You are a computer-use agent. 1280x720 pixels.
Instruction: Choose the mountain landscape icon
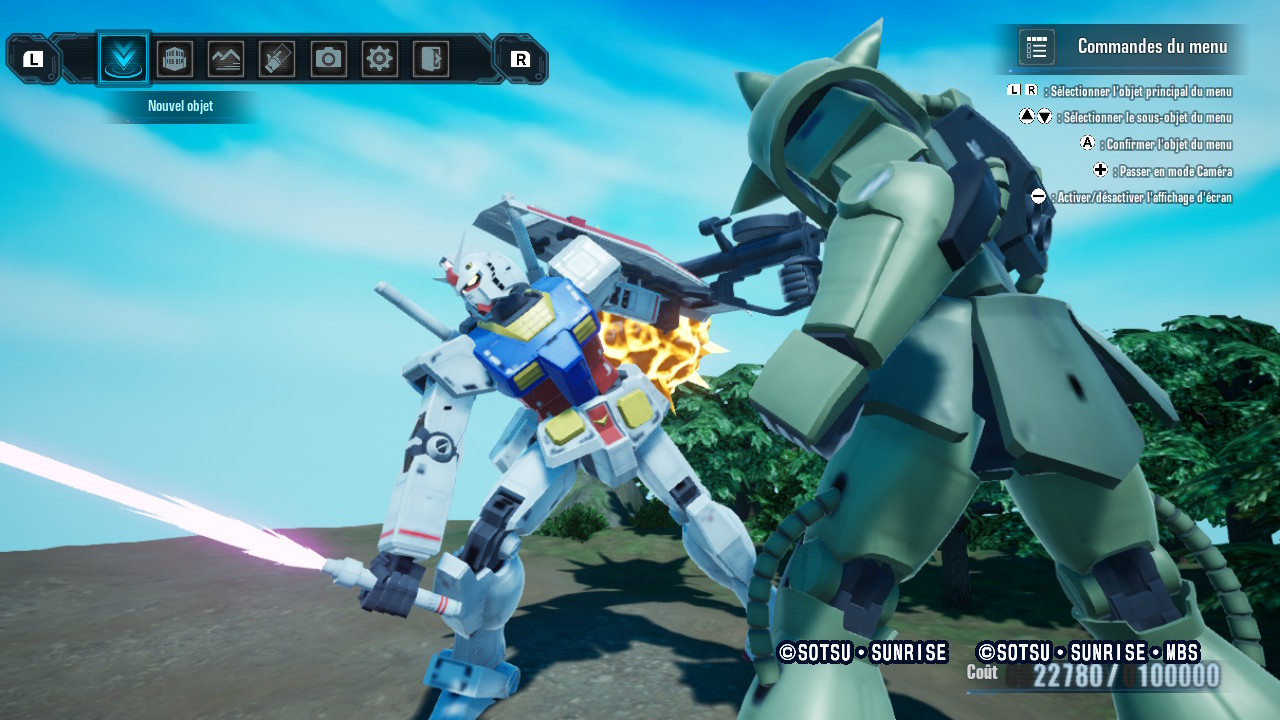pyautogui.click(x=226, y=59)
